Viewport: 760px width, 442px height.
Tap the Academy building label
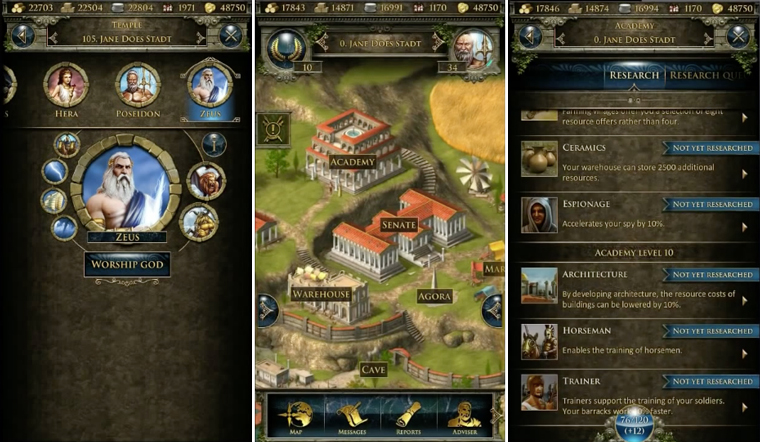click(x=351, y=162)
